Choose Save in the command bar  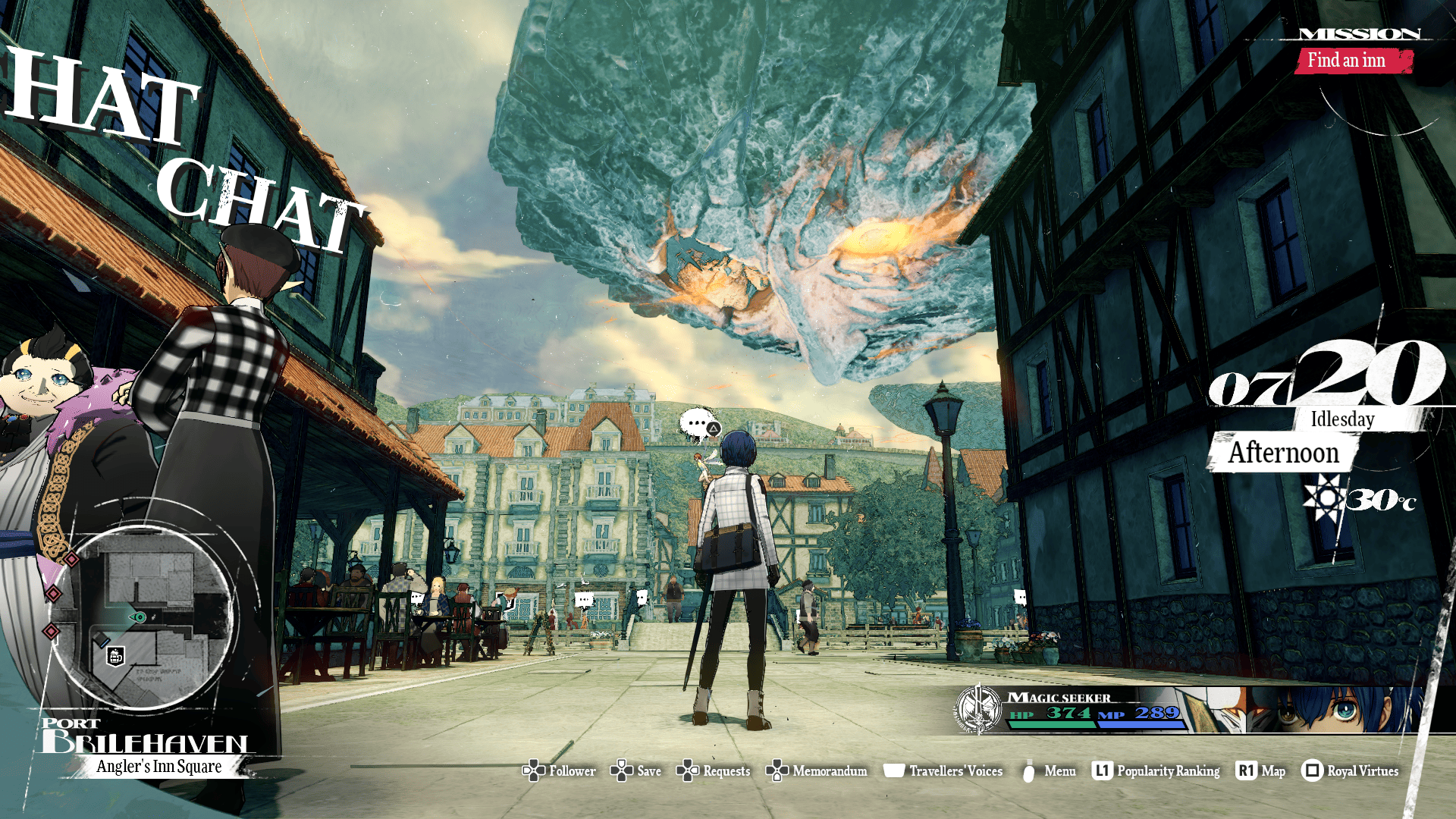coord(636,771)
